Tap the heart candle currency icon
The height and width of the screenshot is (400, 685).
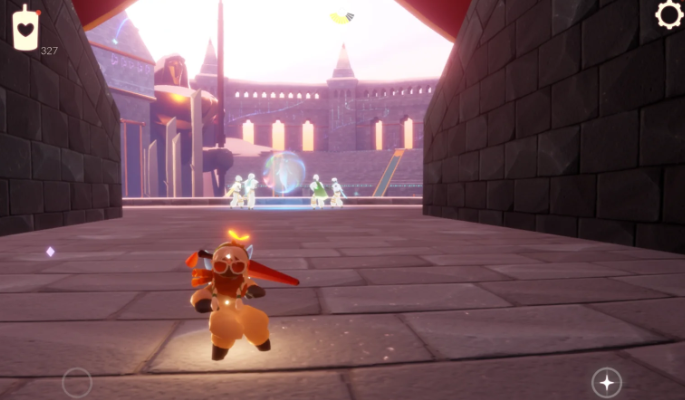(x=26, y=27)
